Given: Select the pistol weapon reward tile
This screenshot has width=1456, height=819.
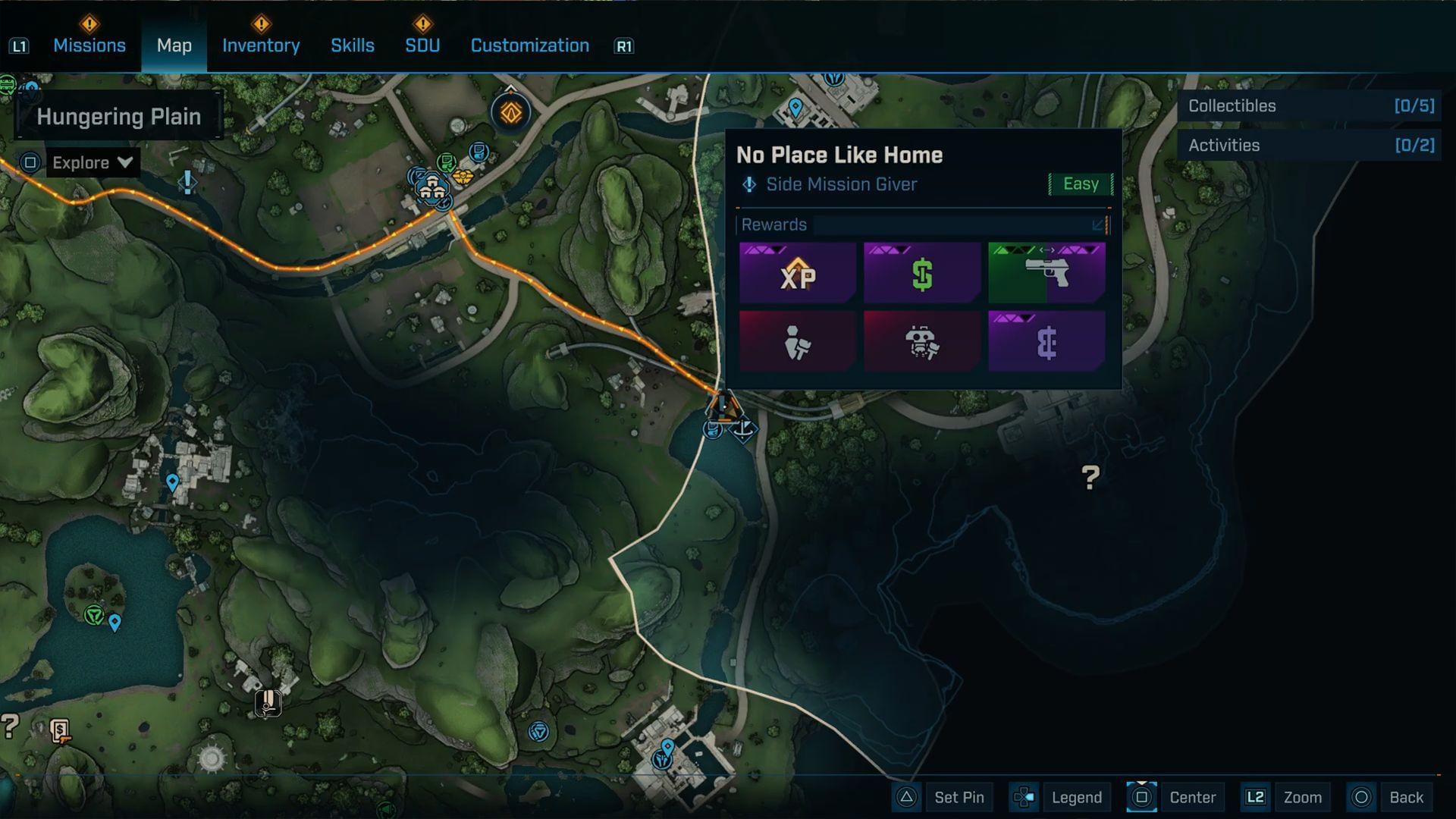Looking at the screenshot, I should (x=1046, y=273).
